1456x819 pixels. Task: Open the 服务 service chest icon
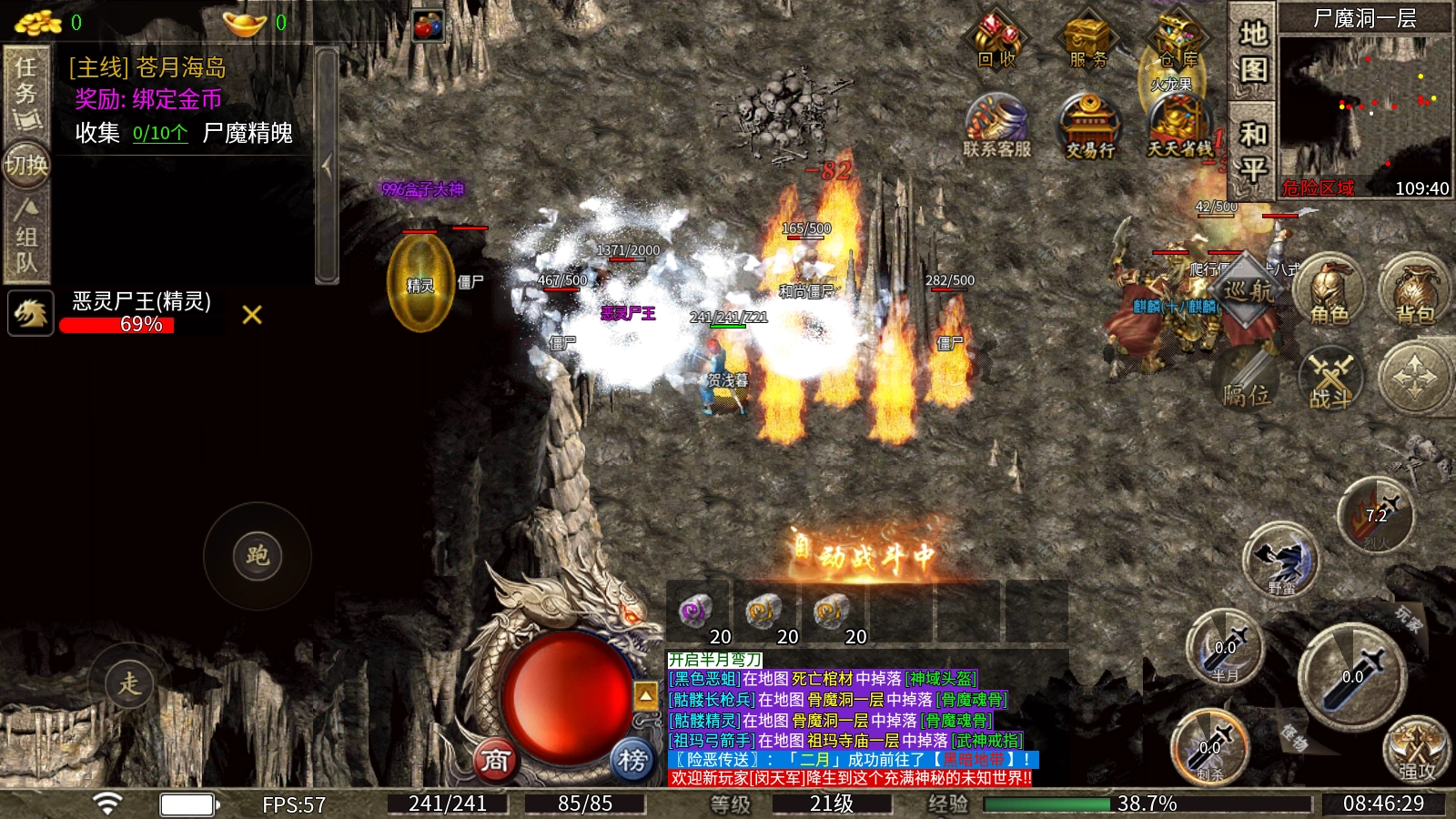[1088, 42]
